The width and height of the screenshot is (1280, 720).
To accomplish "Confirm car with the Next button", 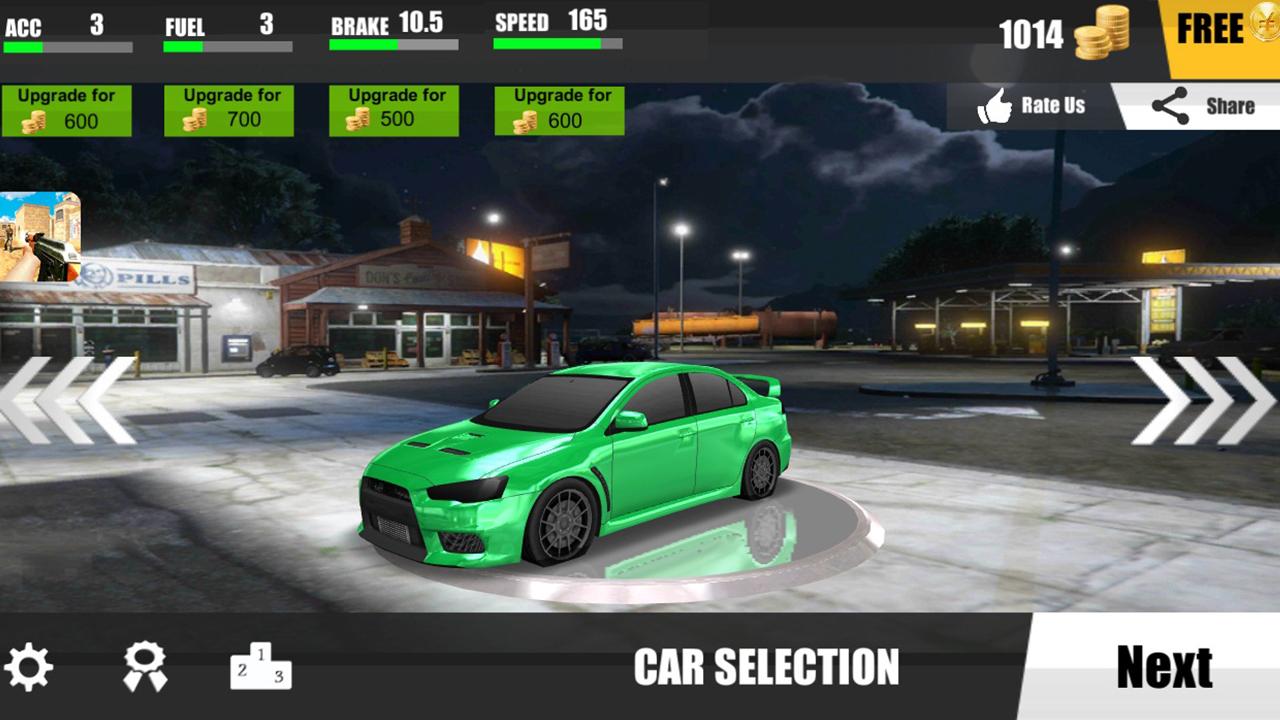I will tap(1163, 667).
